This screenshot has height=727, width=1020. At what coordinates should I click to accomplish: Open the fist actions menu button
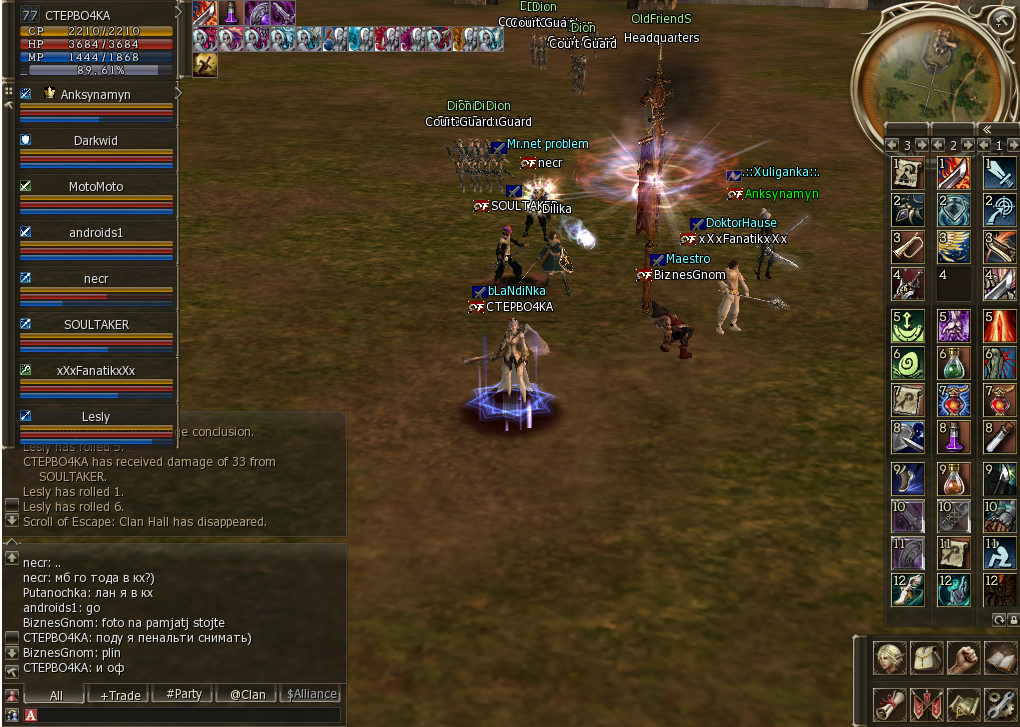pos(963,658)
